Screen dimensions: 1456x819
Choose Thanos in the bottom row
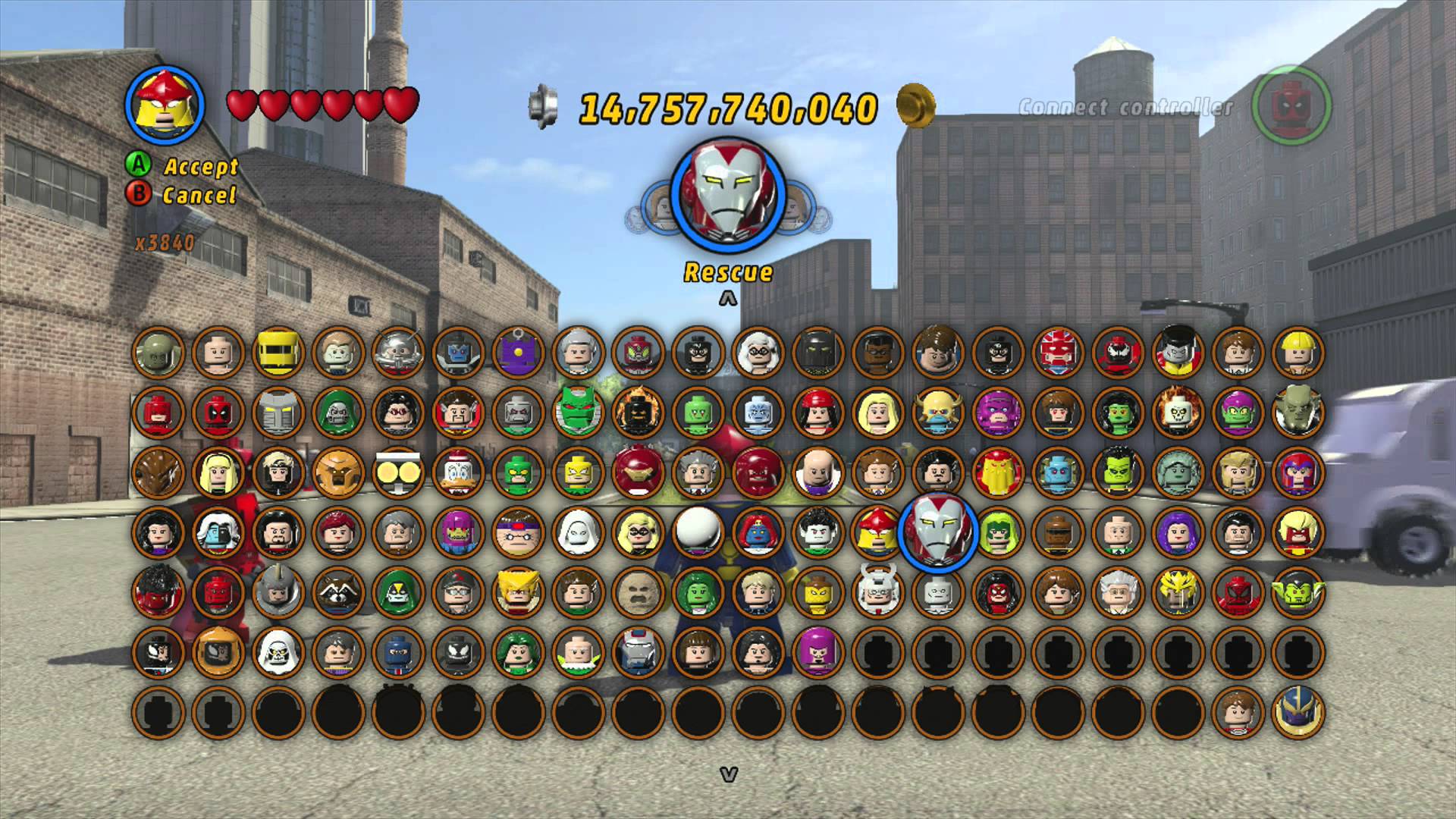click(x=1298, y=711)
